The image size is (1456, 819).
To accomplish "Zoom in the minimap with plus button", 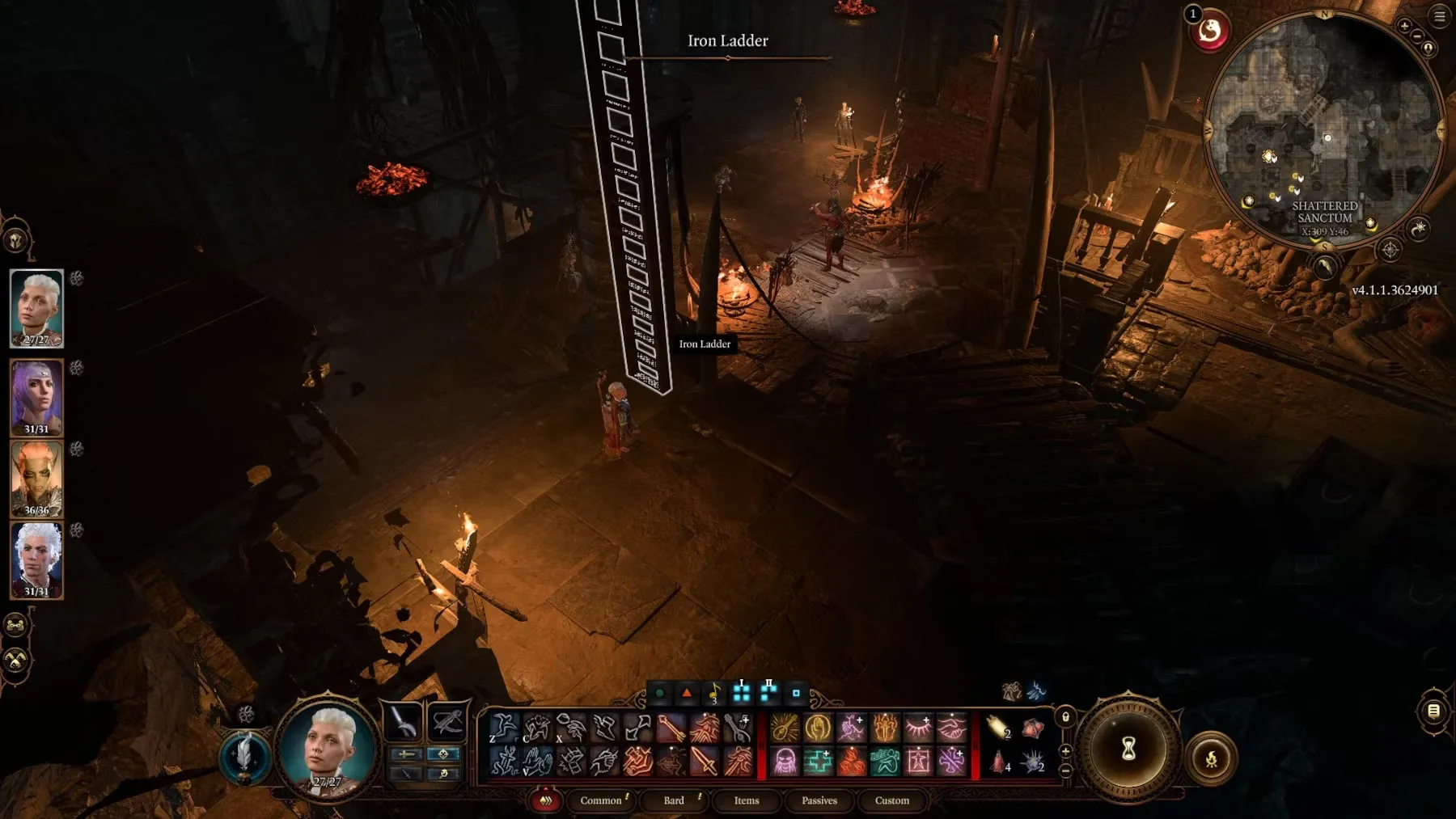I will 1404,26.
